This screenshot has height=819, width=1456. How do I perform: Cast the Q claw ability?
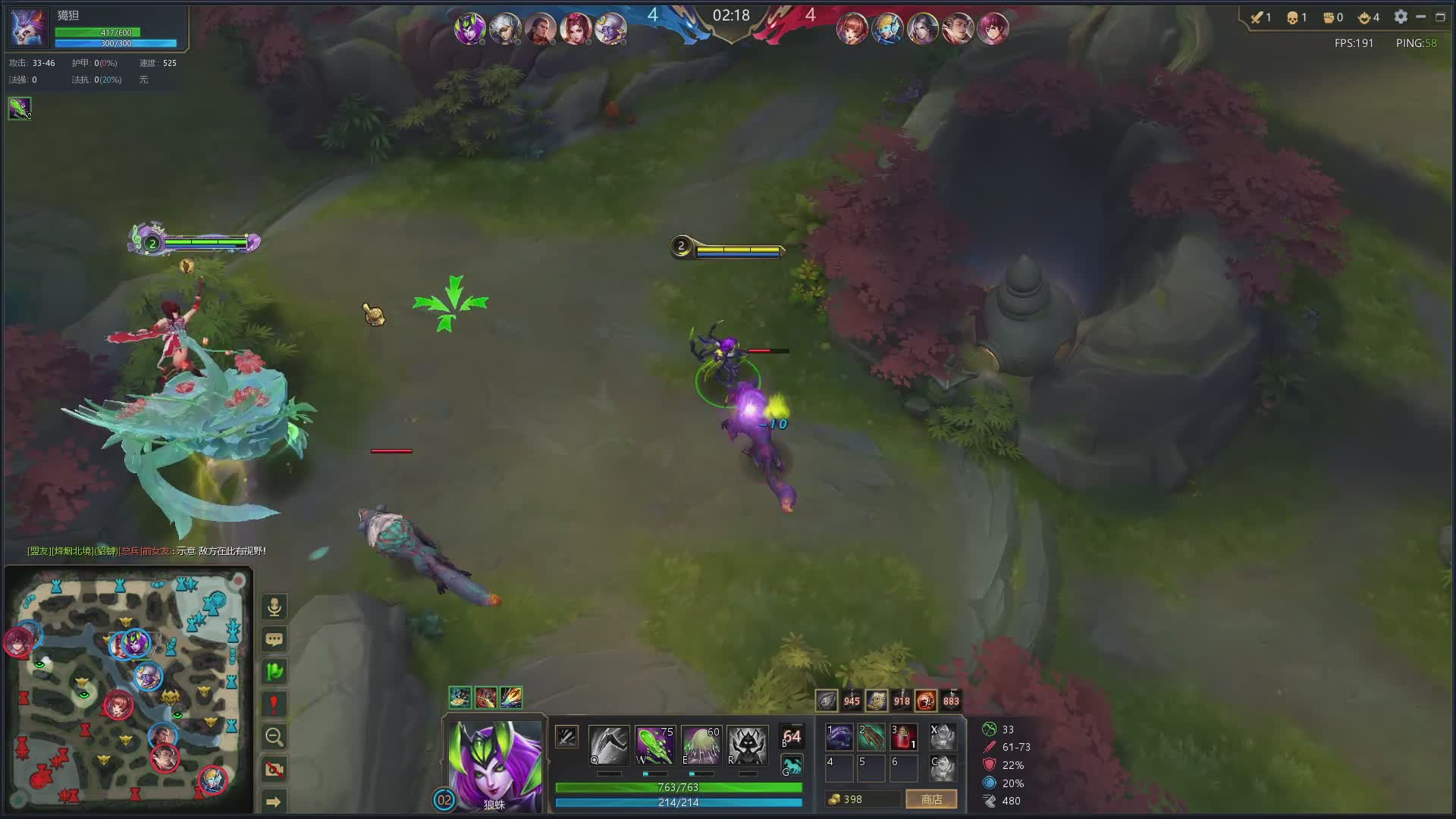pyautogui.click(x=608, y=745)
